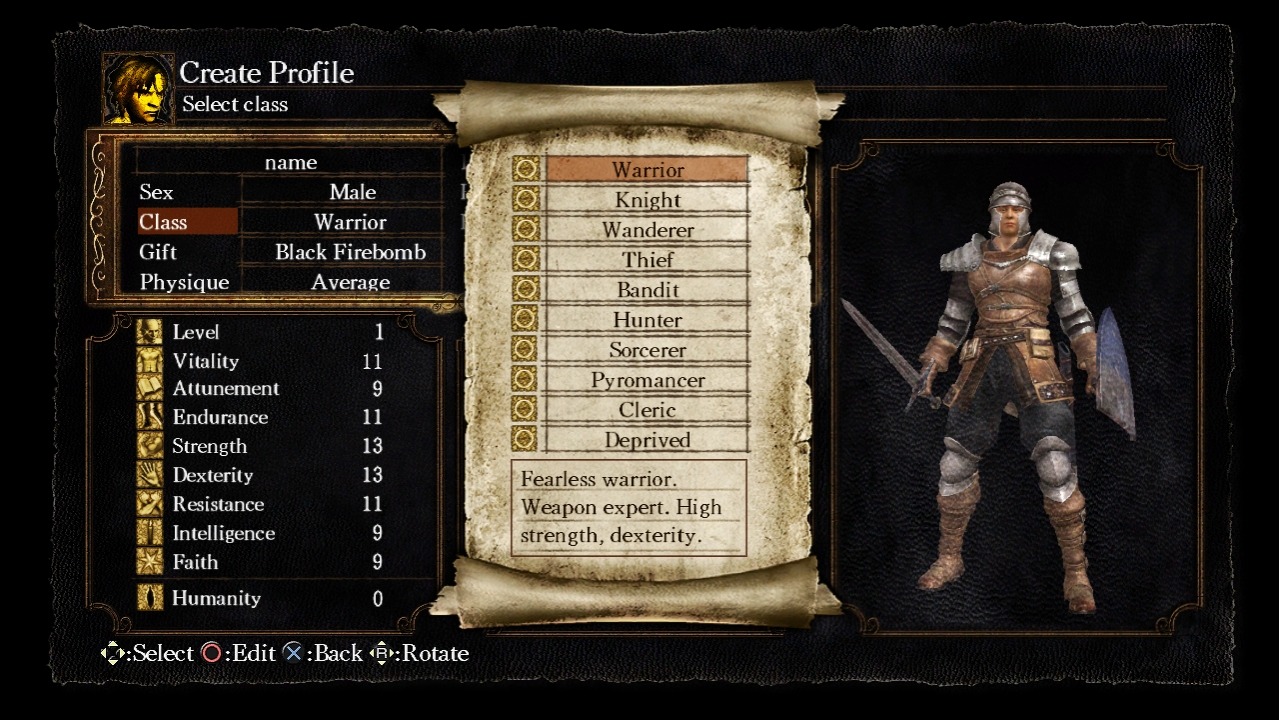This screenshot has height=720, width=1280.
Task: Pick the Cleric class
Action: coord(647,410)
